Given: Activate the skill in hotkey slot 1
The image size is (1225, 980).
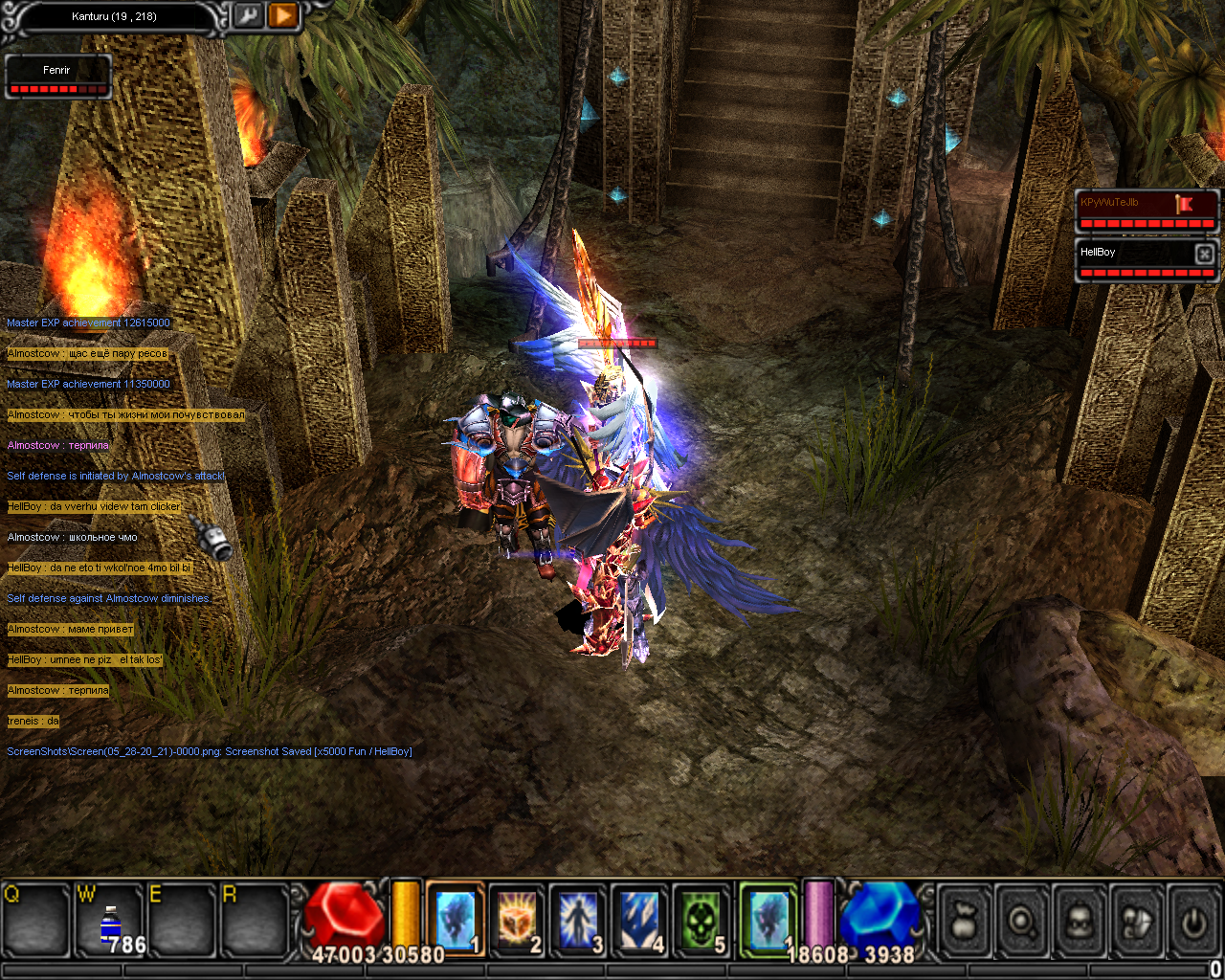Looking at the screenshot, I should [455, 920].
